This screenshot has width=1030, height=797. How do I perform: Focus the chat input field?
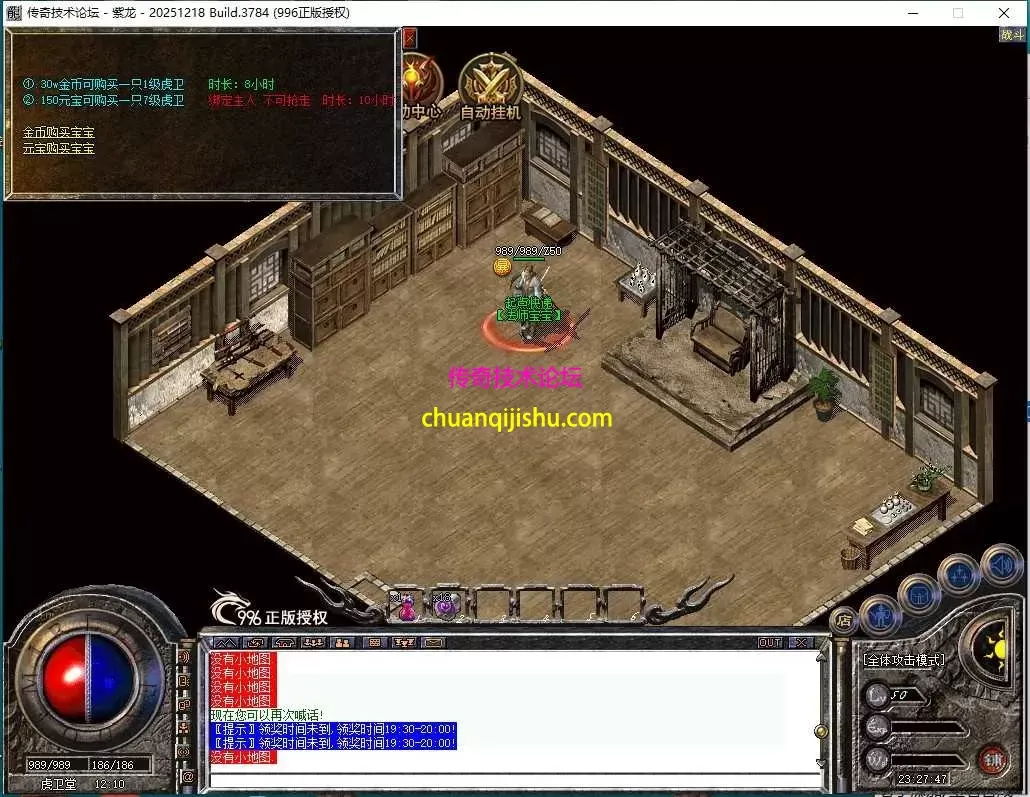point(510,779)
